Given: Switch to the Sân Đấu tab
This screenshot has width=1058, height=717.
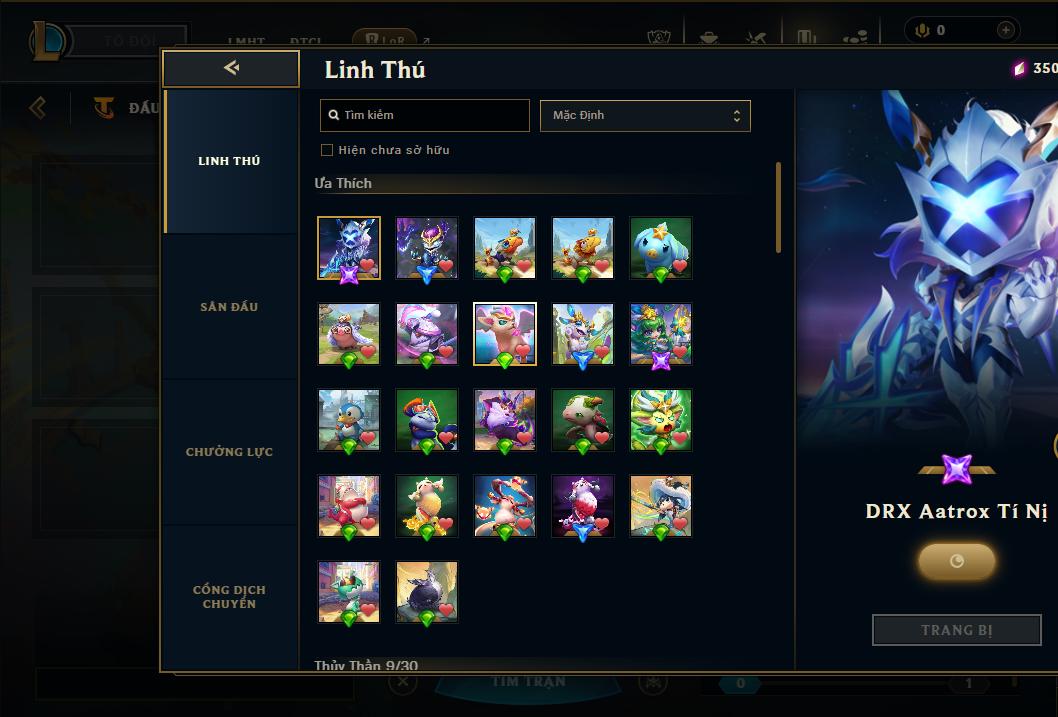Looking at the screenshot, I should 229,307.
